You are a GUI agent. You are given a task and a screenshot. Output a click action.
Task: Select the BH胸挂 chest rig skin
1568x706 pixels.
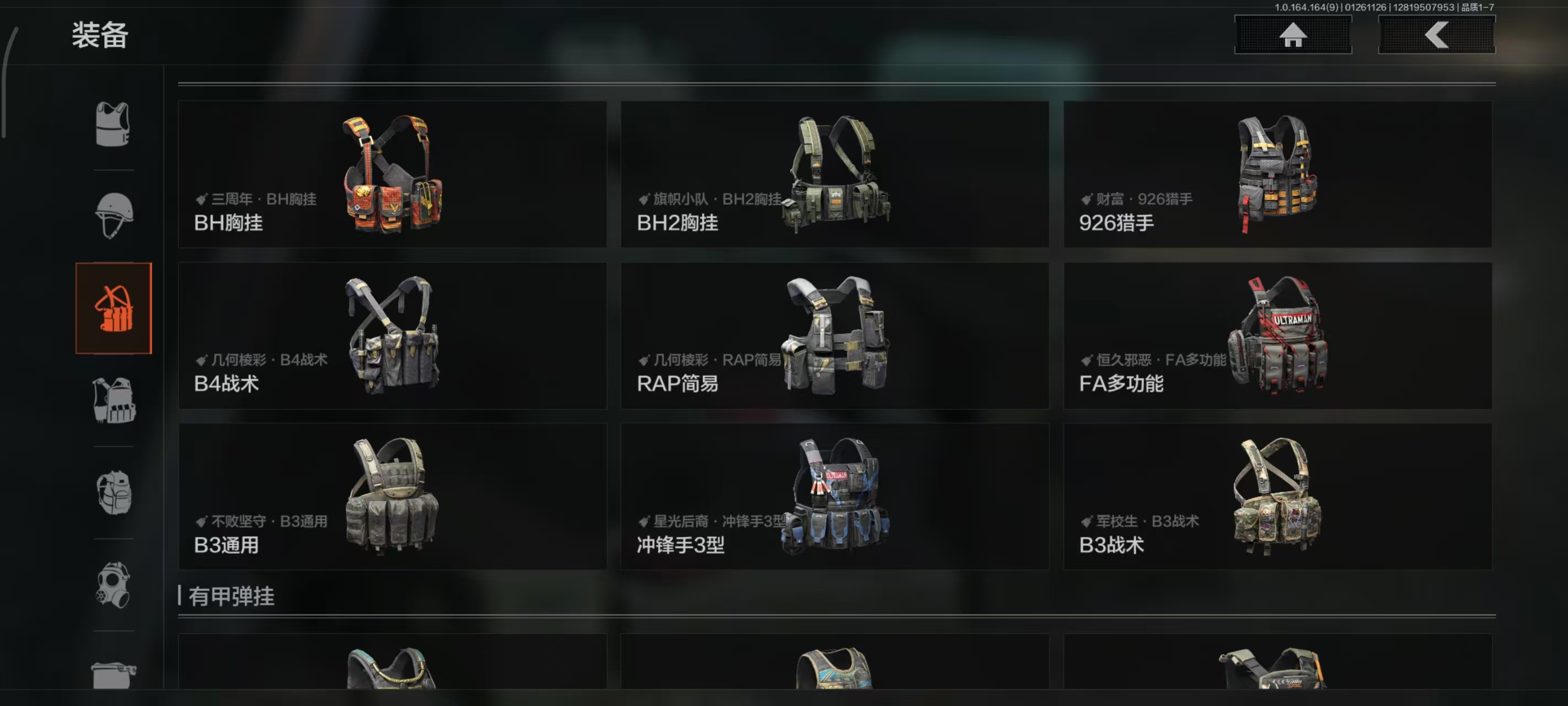coord(393,175)
